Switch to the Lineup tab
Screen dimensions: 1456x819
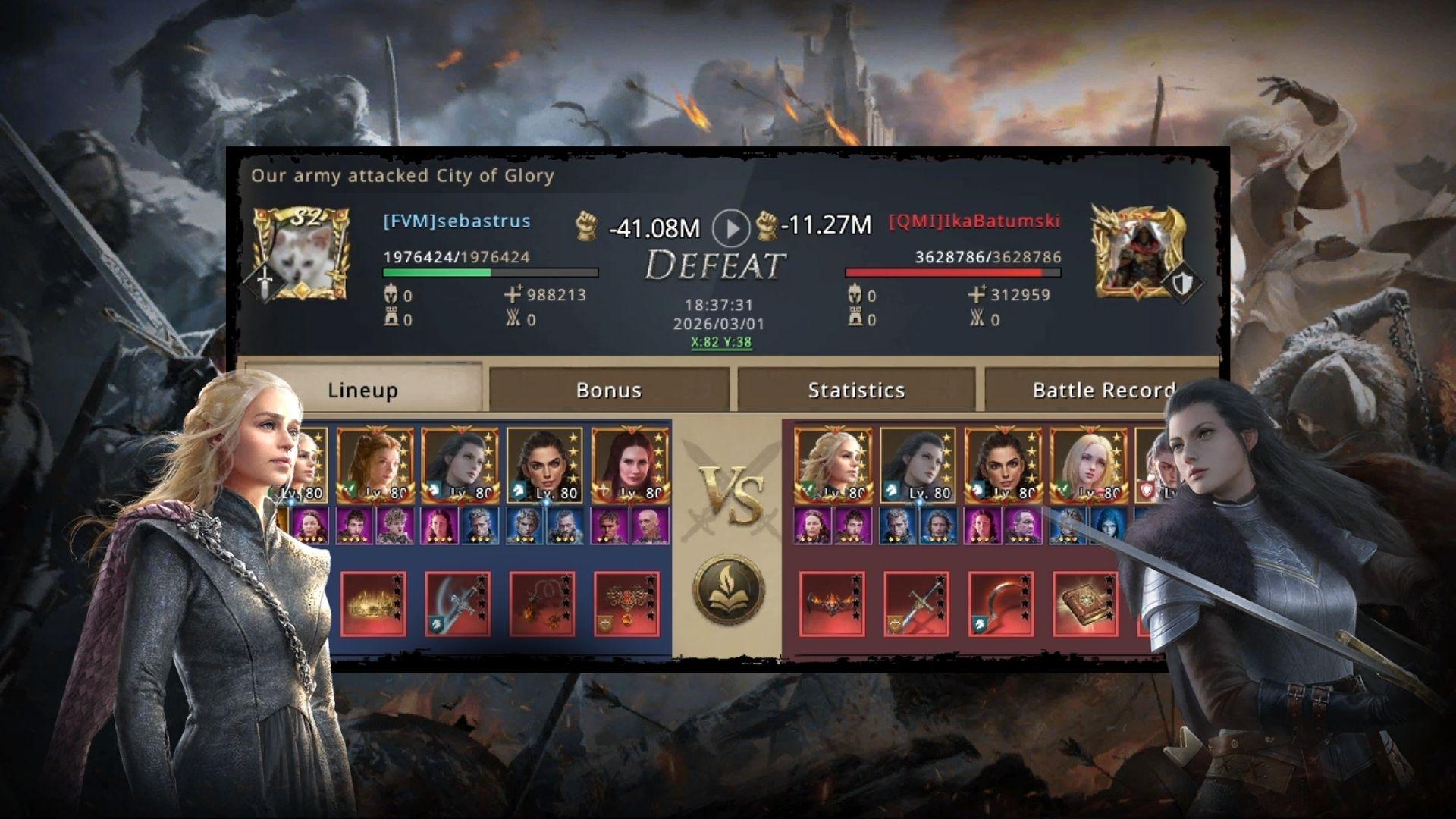coord(362,390)
